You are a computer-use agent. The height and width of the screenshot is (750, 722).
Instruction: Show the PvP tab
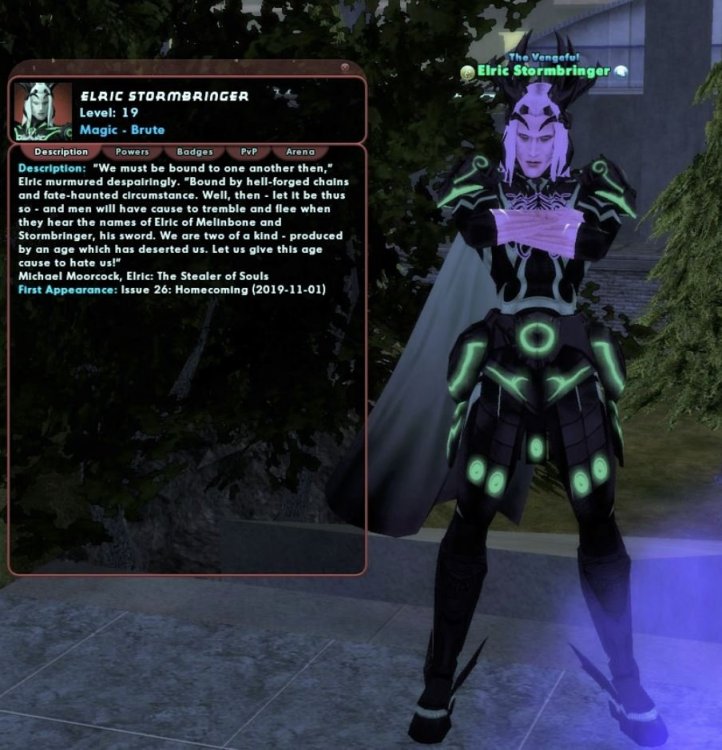coord(248,152)
